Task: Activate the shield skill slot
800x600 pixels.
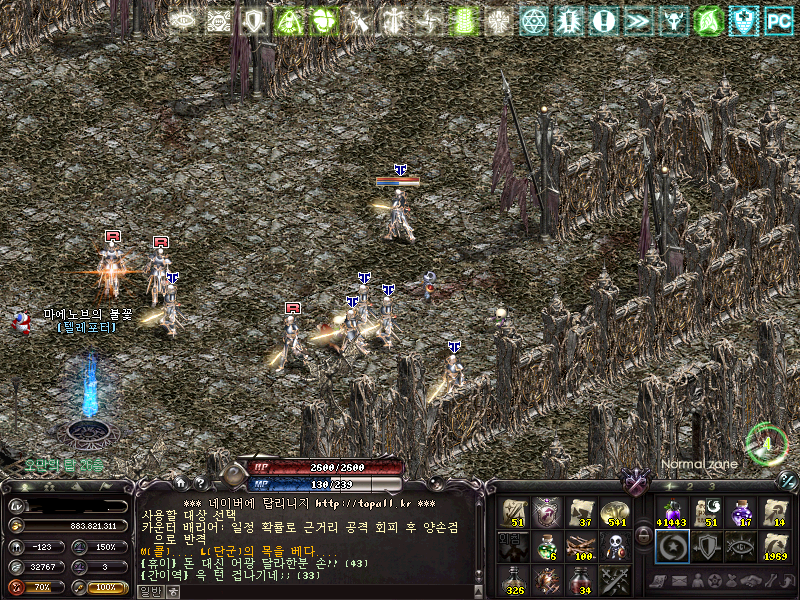Action: click(706, 546)
